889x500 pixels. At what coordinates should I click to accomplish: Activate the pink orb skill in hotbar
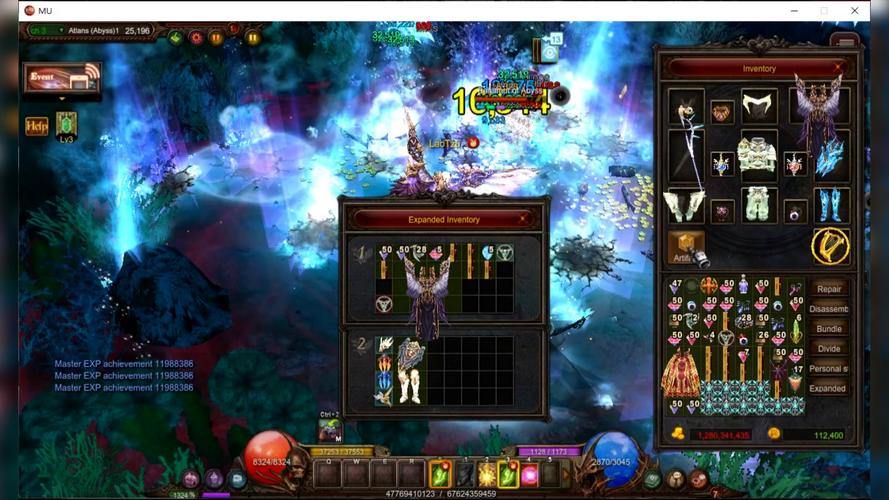pyautogui.click(x=531, y=474)
